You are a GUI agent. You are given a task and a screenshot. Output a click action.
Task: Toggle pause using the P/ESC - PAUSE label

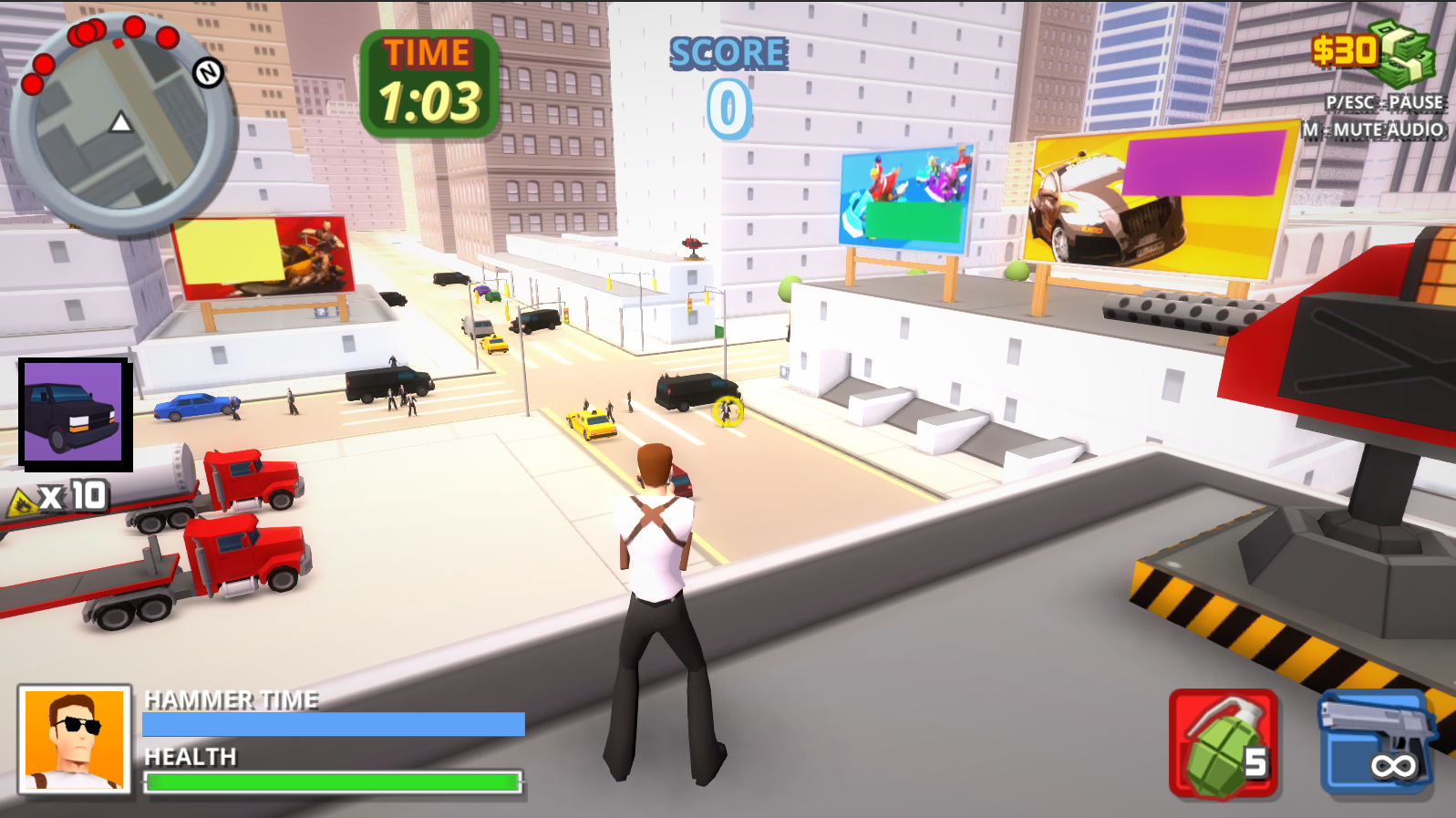coord(1383,103)
